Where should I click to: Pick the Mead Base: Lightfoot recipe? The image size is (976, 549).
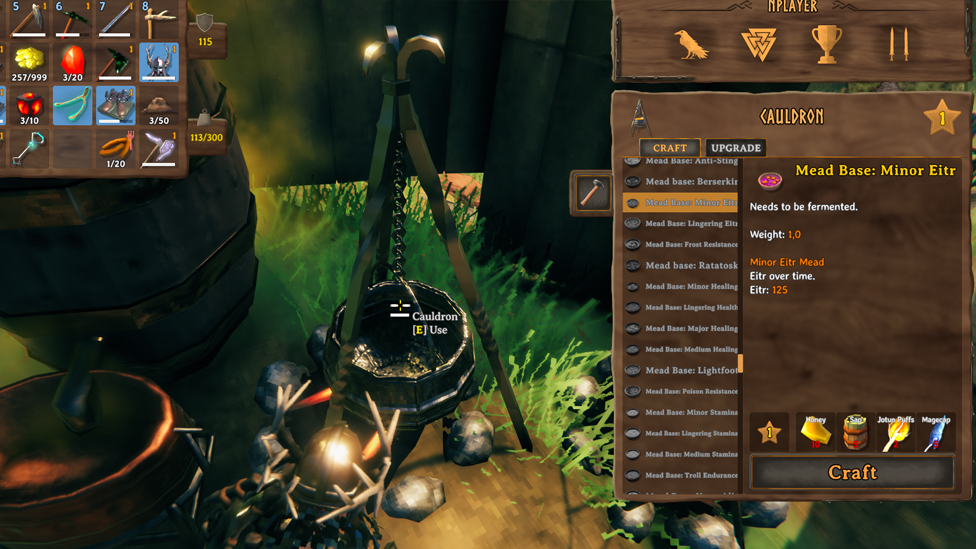click(x=690, y=370)
